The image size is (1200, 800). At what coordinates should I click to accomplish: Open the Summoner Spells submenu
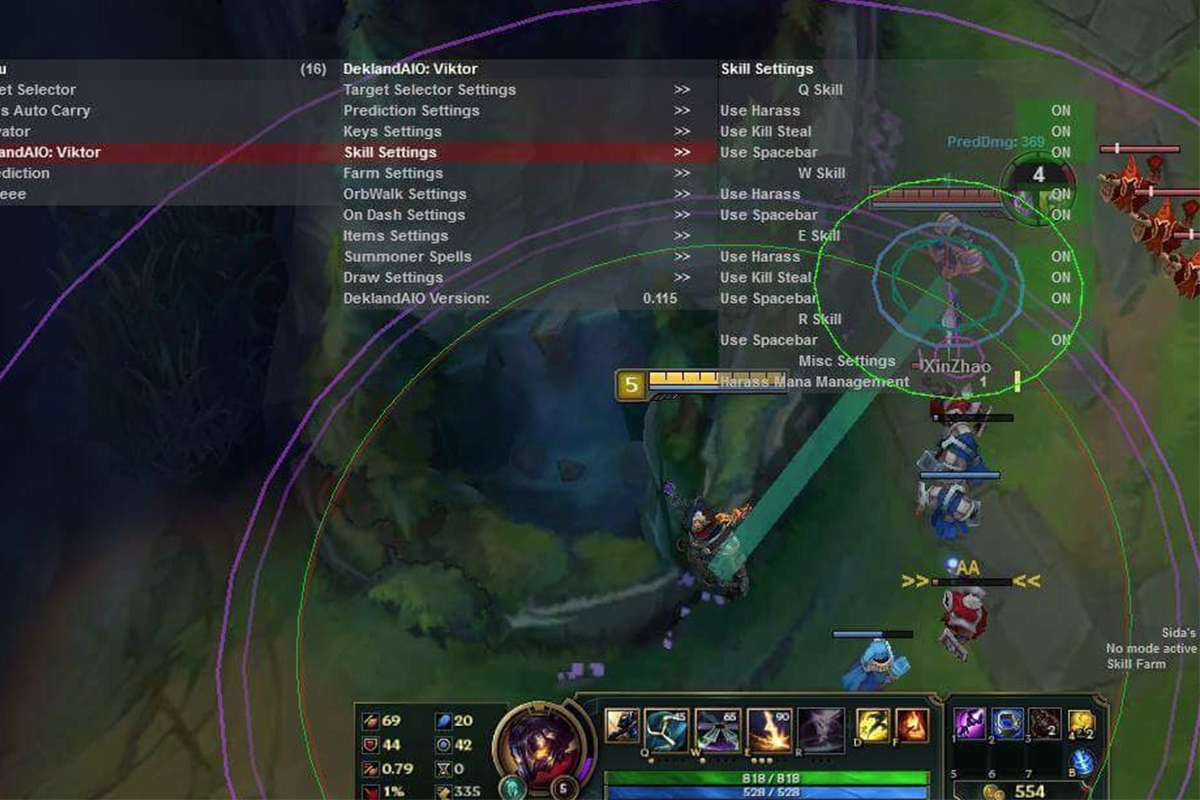(408, 257)
